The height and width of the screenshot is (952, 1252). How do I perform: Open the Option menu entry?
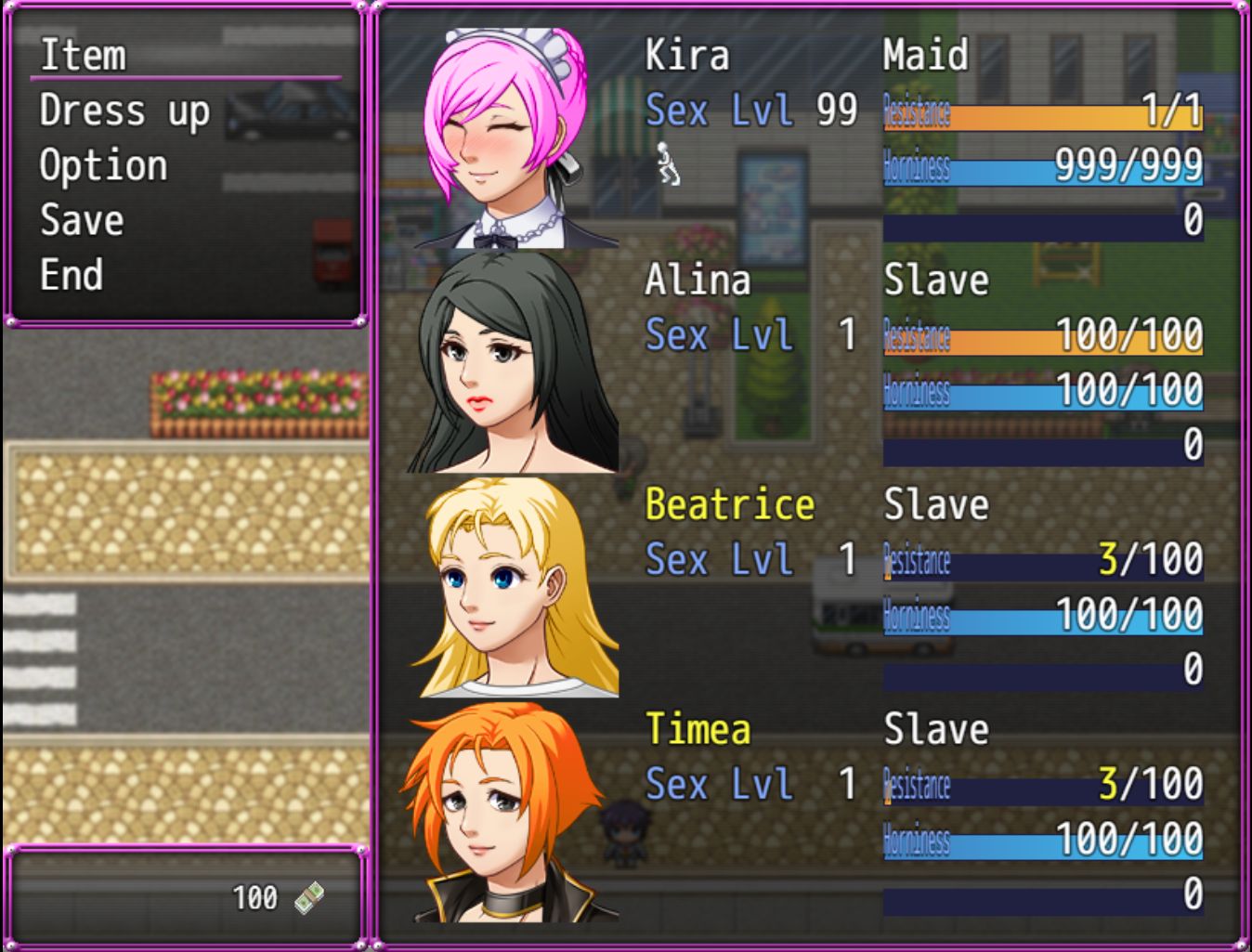point(103,165)
